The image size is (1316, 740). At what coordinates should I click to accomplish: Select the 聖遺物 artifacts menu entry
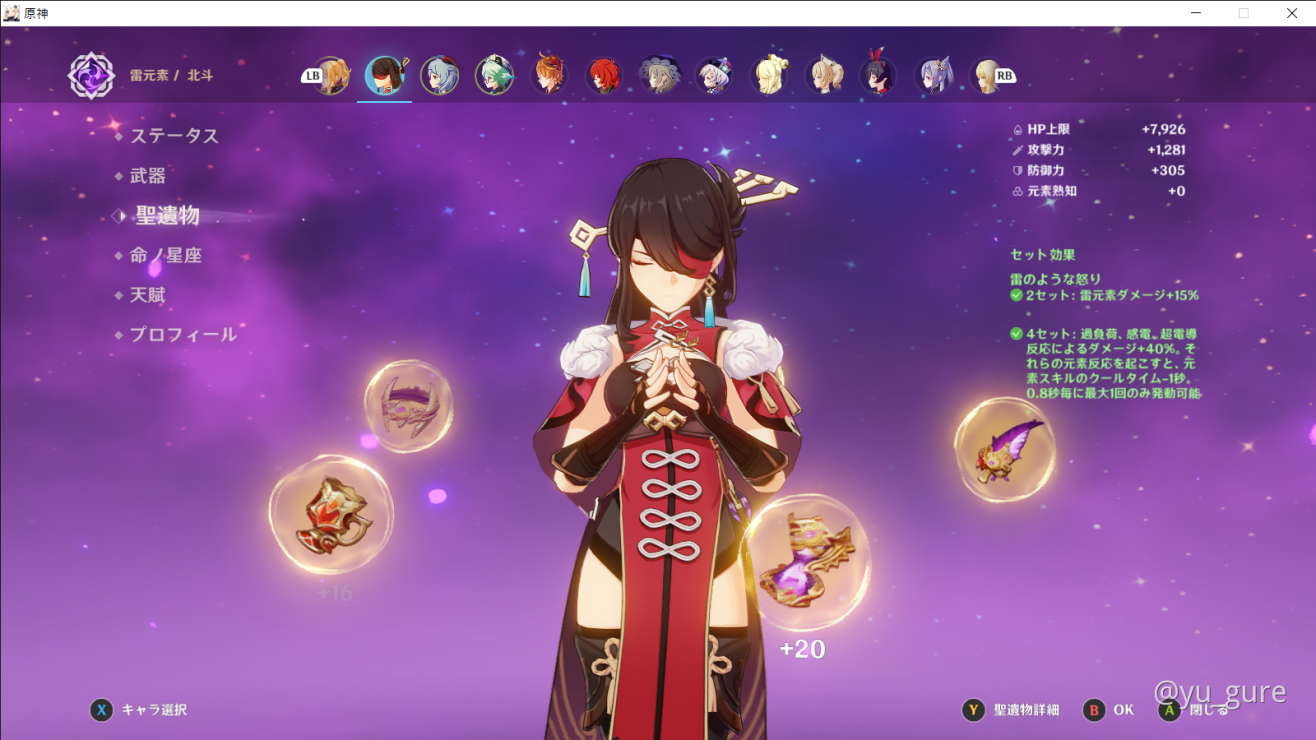point(167,216)
